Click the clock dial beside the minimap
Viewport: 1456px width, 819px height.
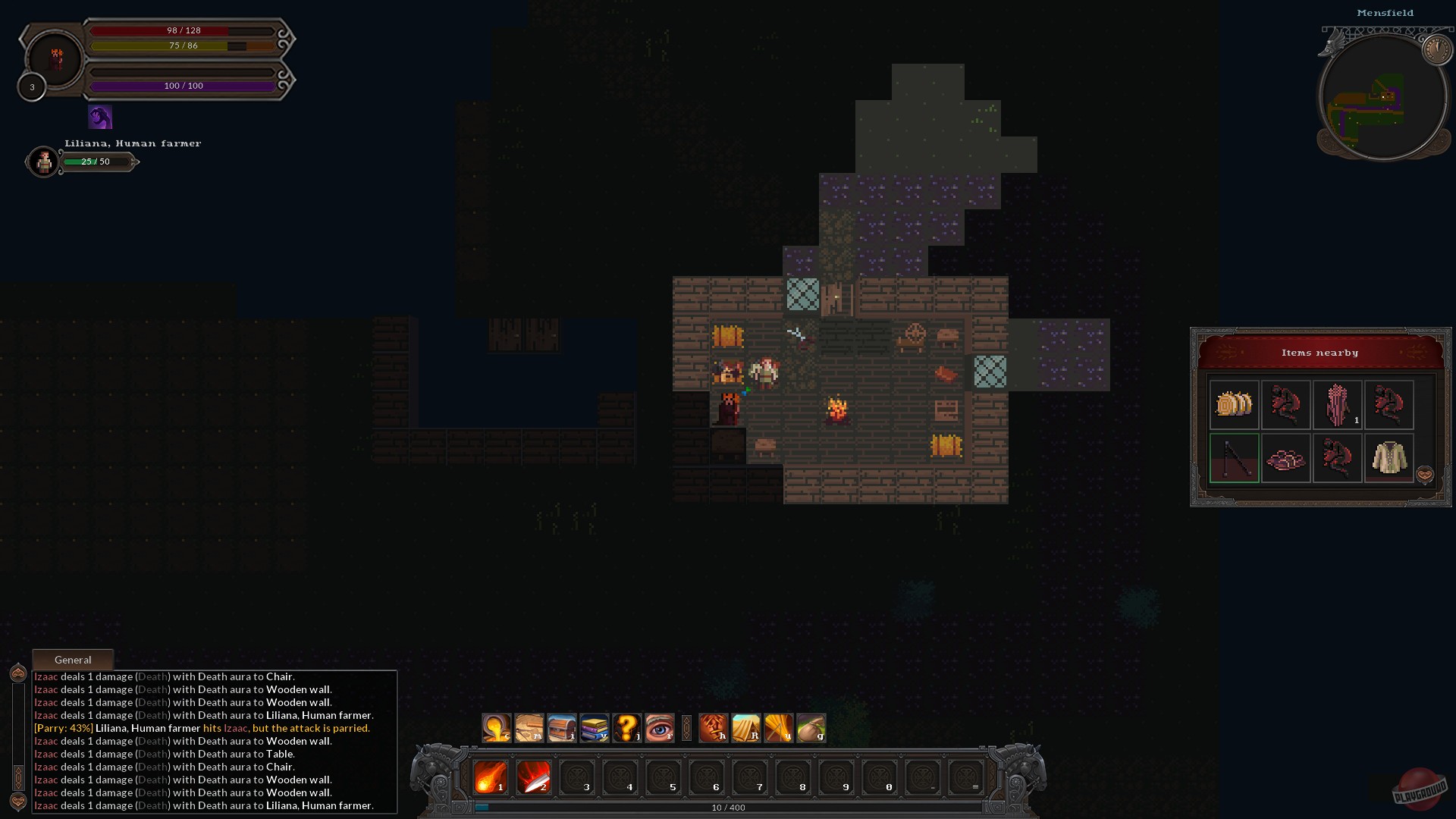[1436, 50]
